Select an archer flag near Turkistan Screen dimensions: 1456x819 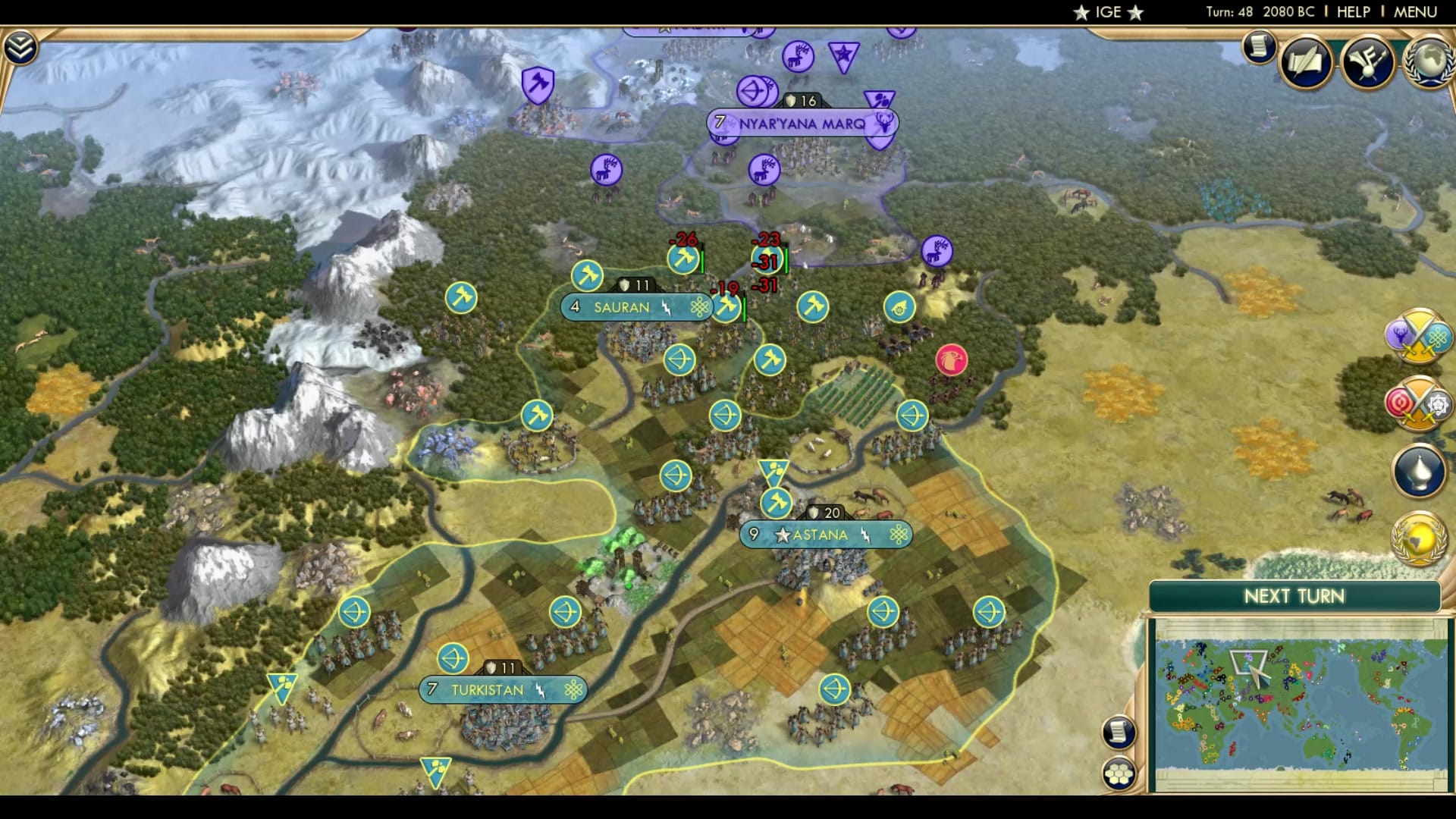[453, 658]
